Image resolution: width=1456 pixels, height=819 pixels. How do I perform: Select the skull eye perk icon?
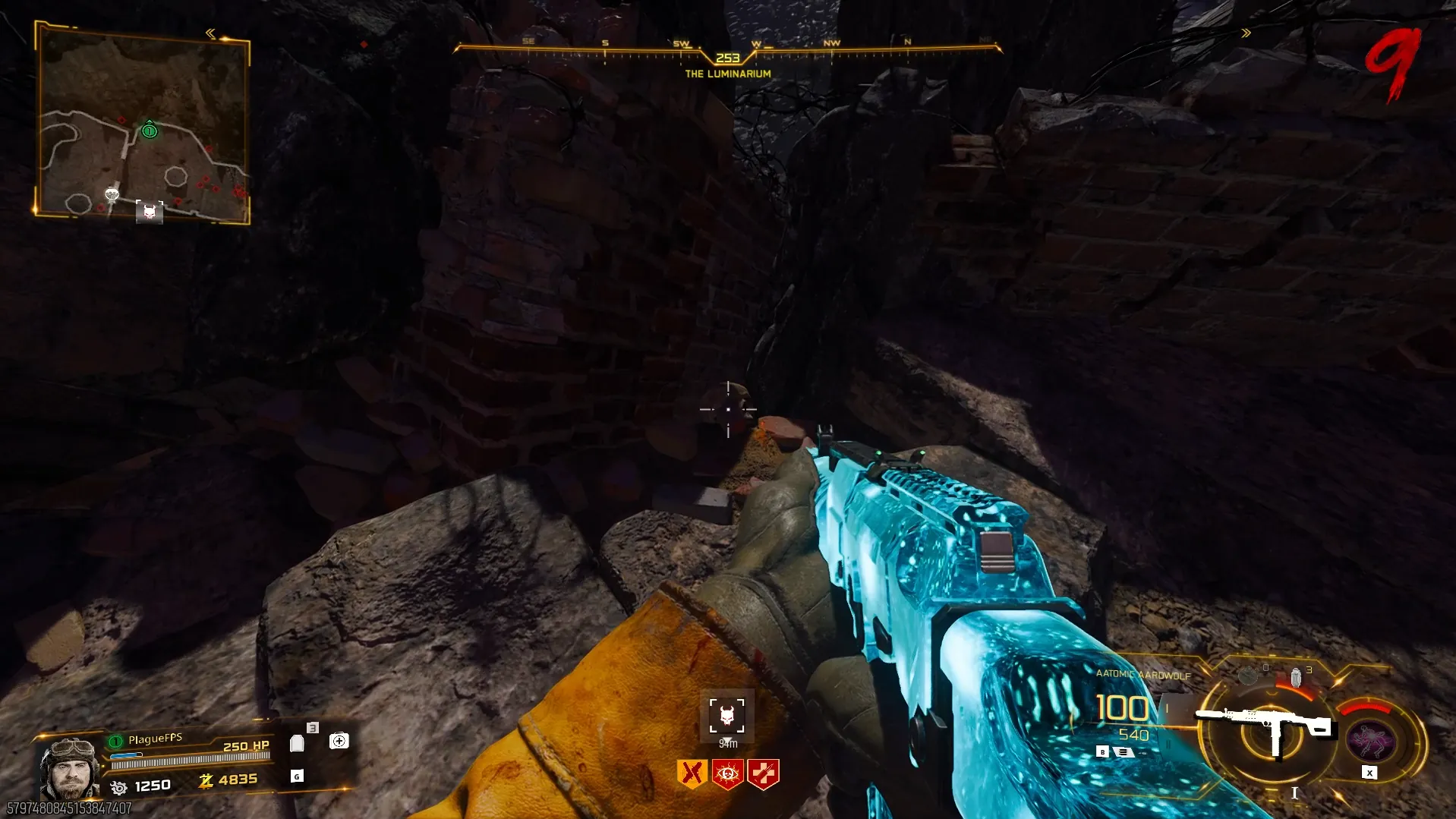tap(727, 773)
